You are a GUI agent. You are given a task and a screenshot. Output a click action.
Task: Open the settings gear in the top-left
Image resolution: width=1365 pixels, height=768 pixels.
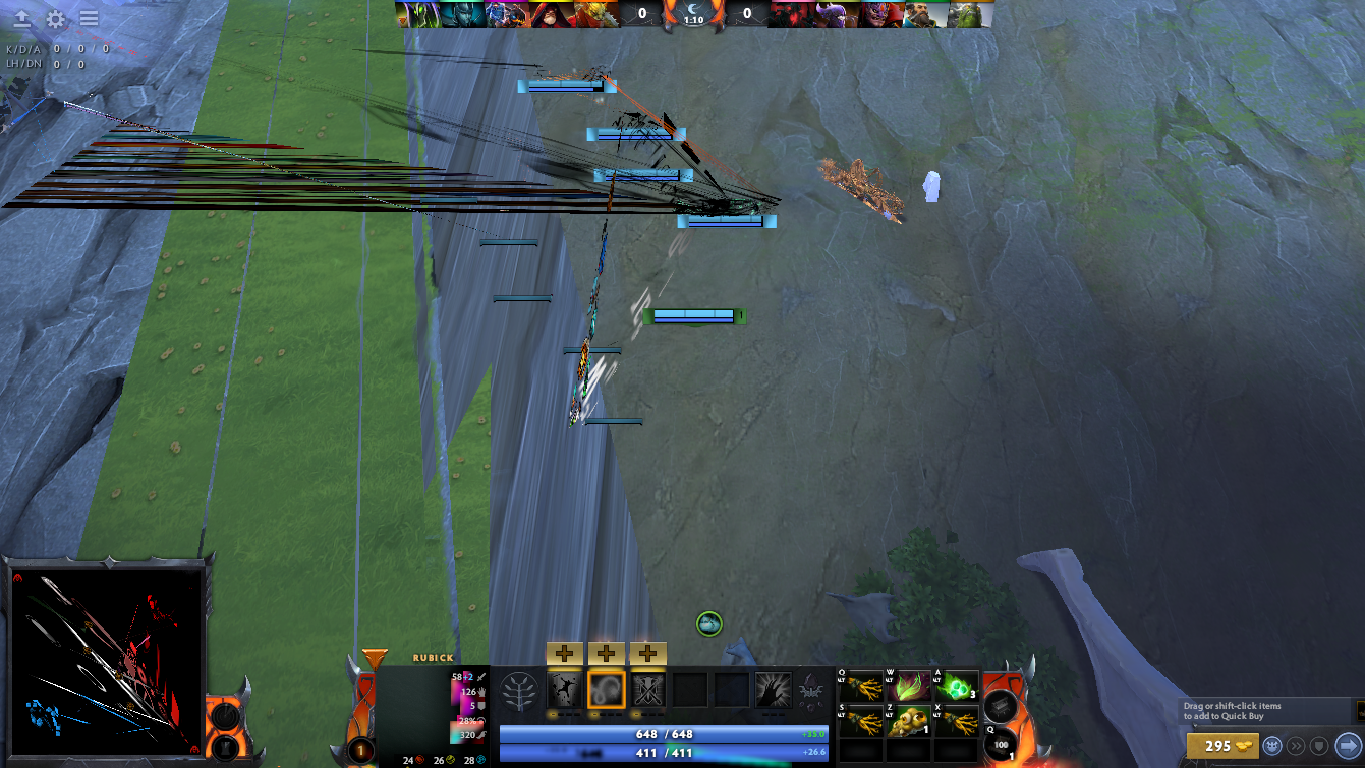[x=55, y=16]
